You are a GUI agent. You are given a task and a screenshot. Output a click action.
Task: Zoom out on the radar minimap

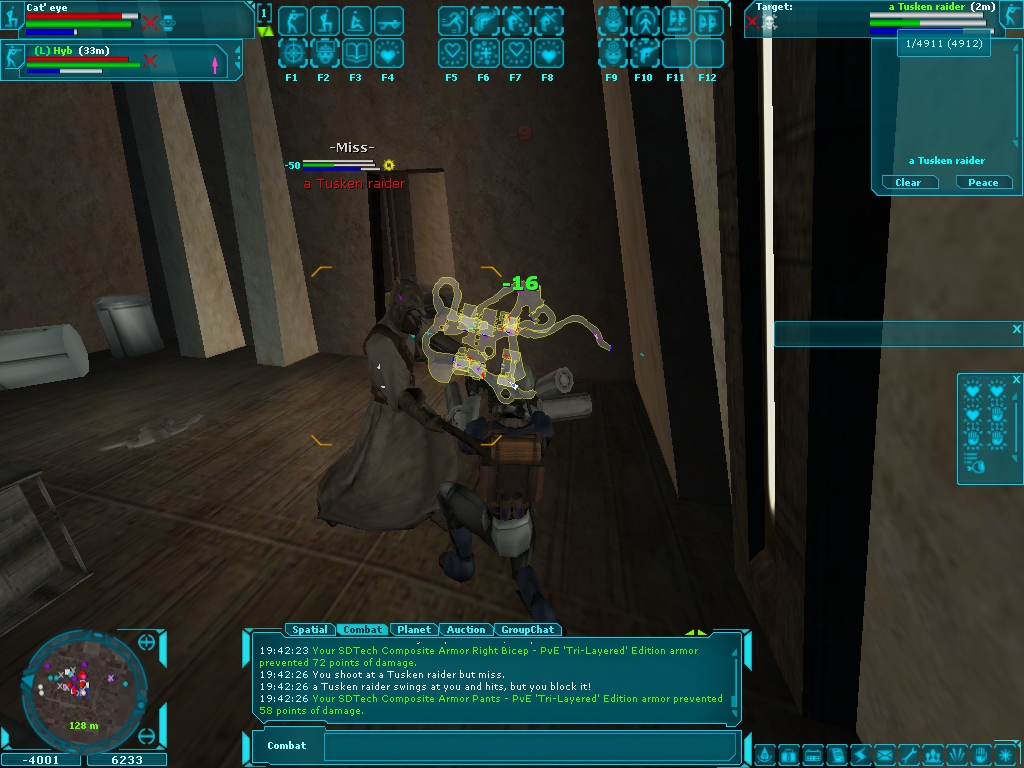pyautogui.click(x=147, y=737)
